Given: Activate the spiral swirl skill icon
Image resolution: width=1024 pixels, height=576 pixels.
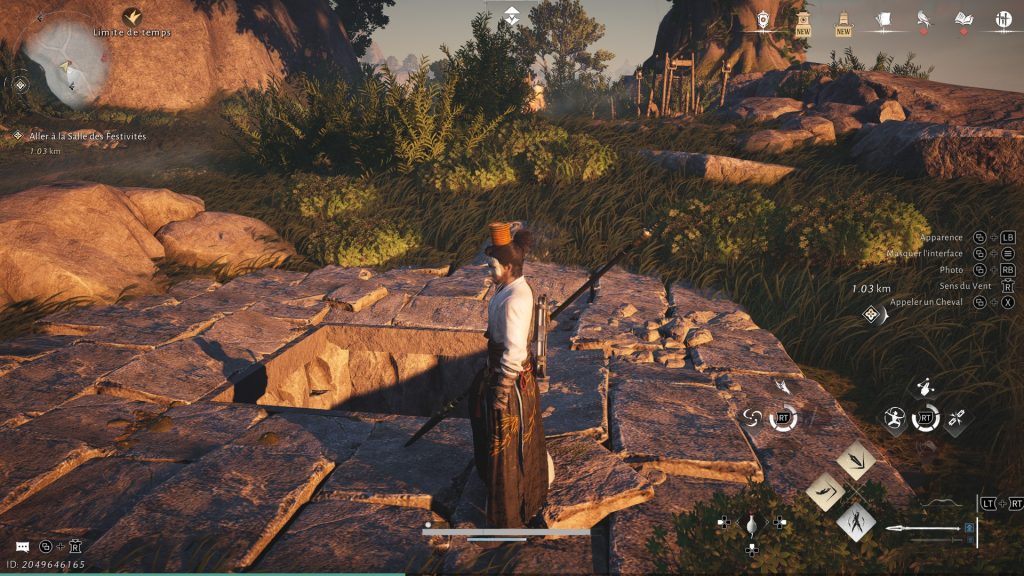Looking at the screenshot, I should click(x=753, y=418).
